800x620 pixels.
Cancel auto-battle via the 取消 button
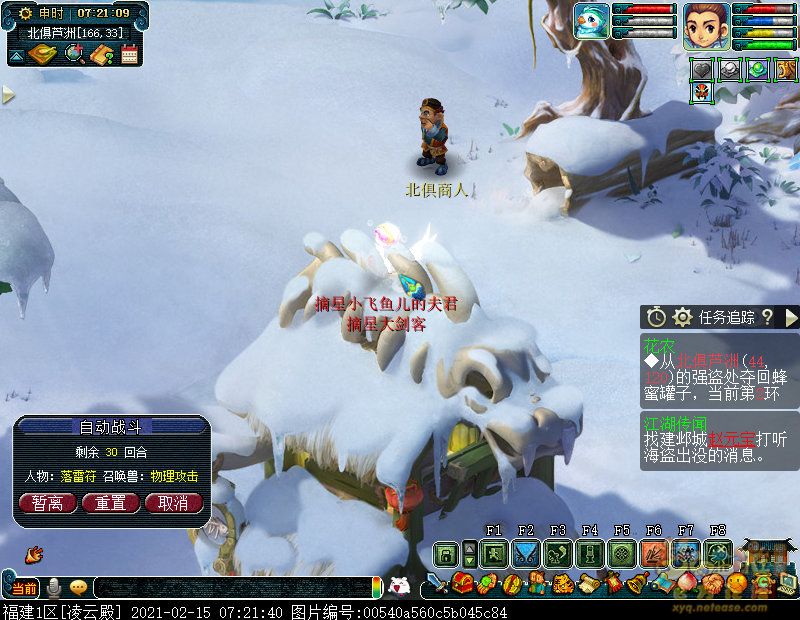[173, 503]
